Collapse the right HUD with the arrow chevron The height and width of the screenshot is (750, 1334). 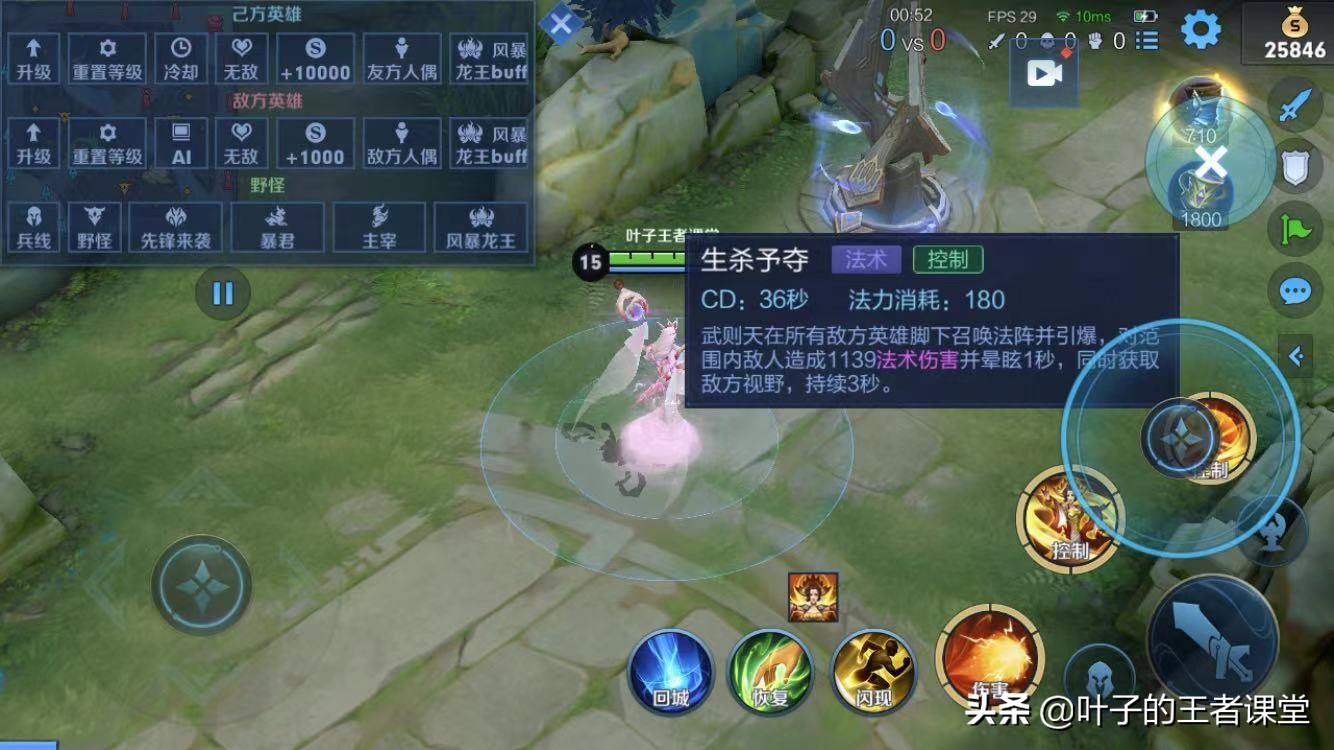pos(1296,353)
